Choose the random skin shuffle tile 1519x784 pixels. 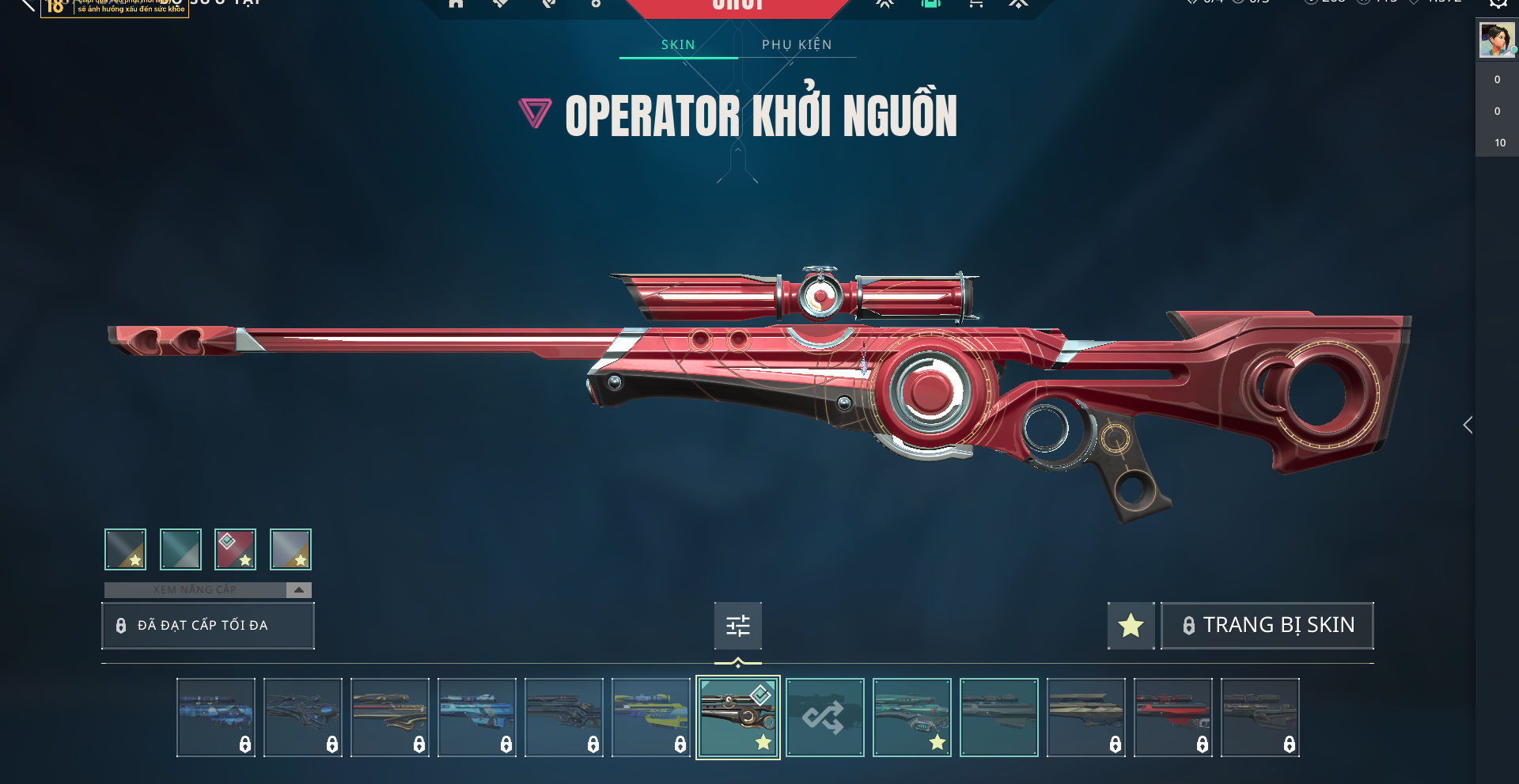click(824, 718)
